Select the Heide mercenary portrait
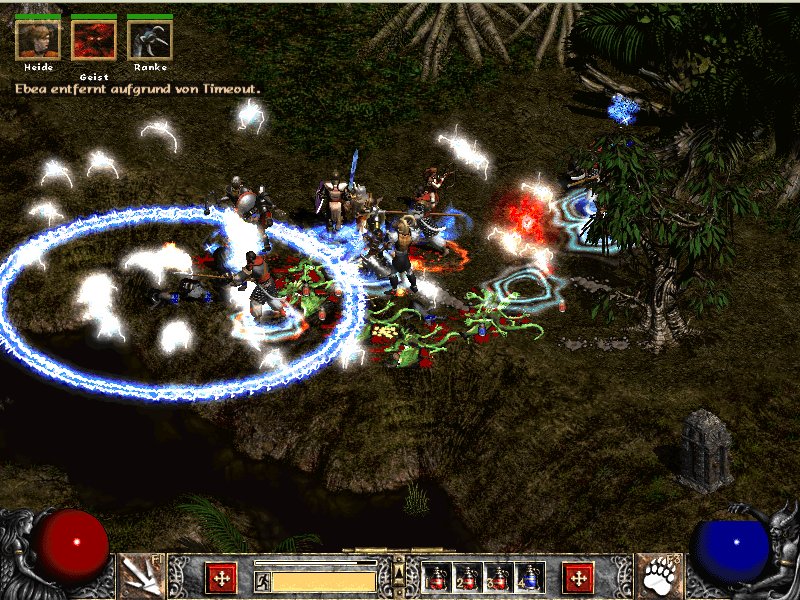This screenshot has width=800, height=600. [38, 38]
